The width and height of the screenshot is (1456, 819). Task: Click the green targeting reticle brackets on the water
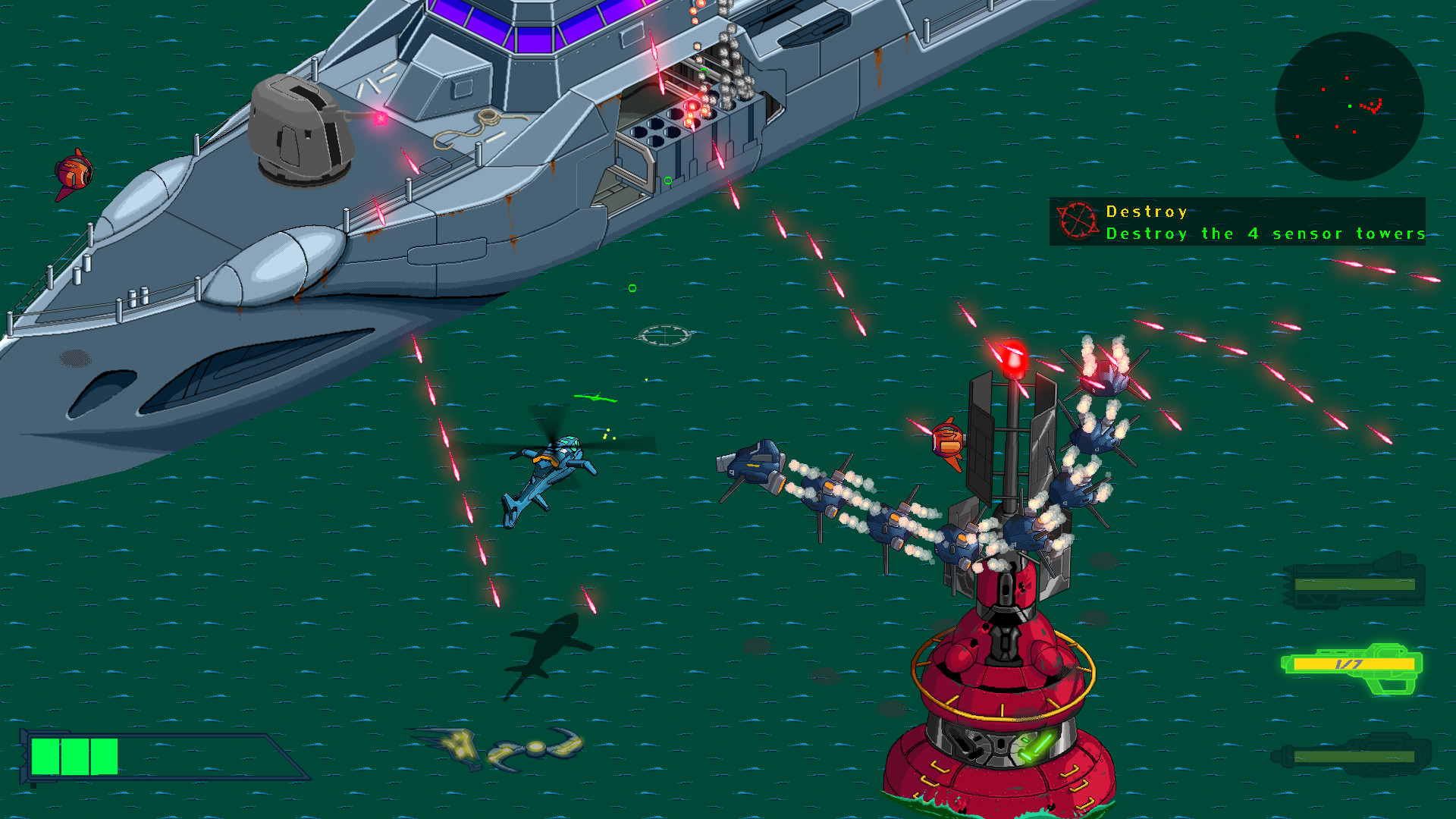click(x=664, y=334)
